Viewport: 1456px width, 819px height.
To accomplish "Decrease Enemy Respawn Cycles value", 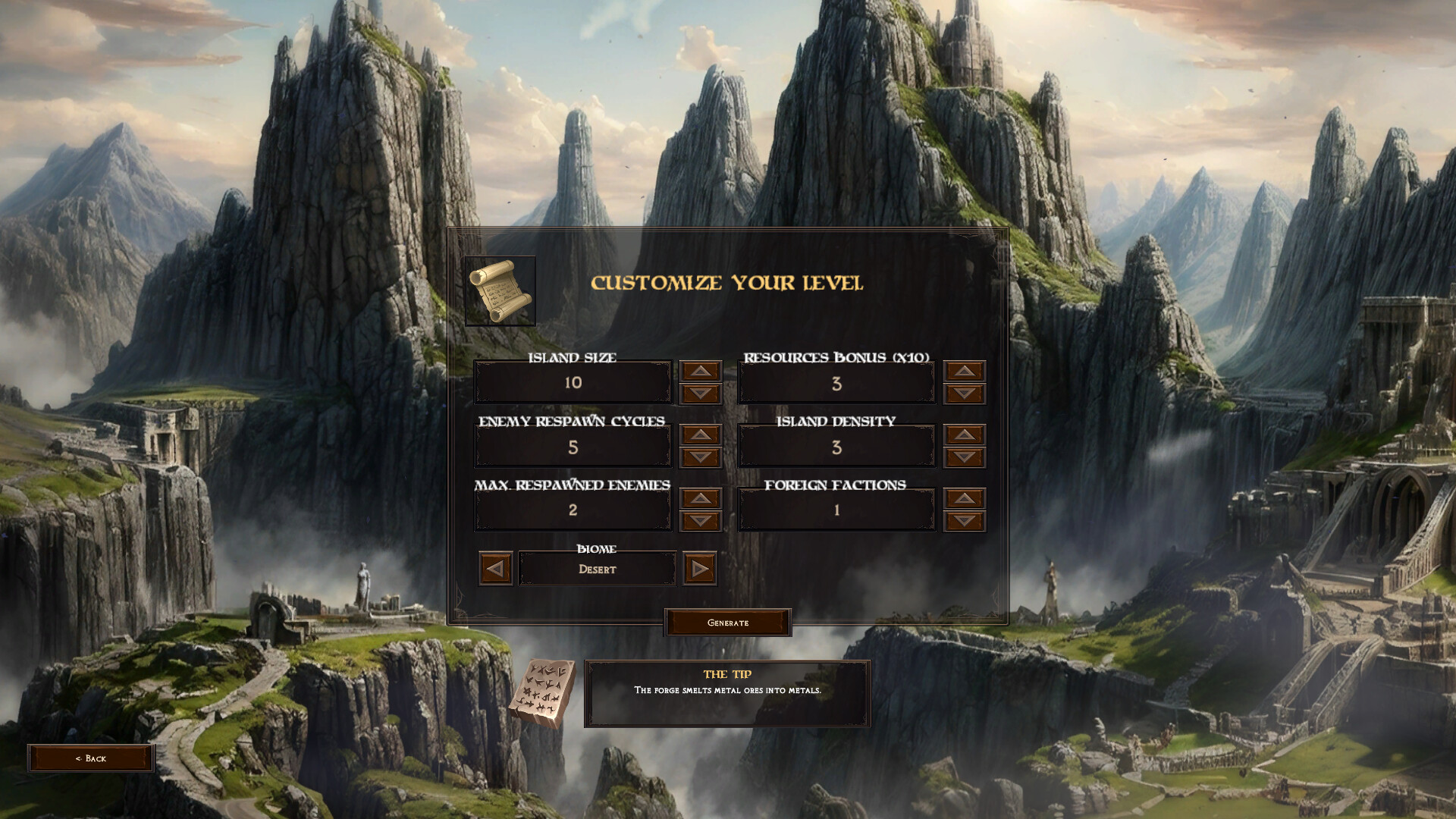I will [700, 457].
